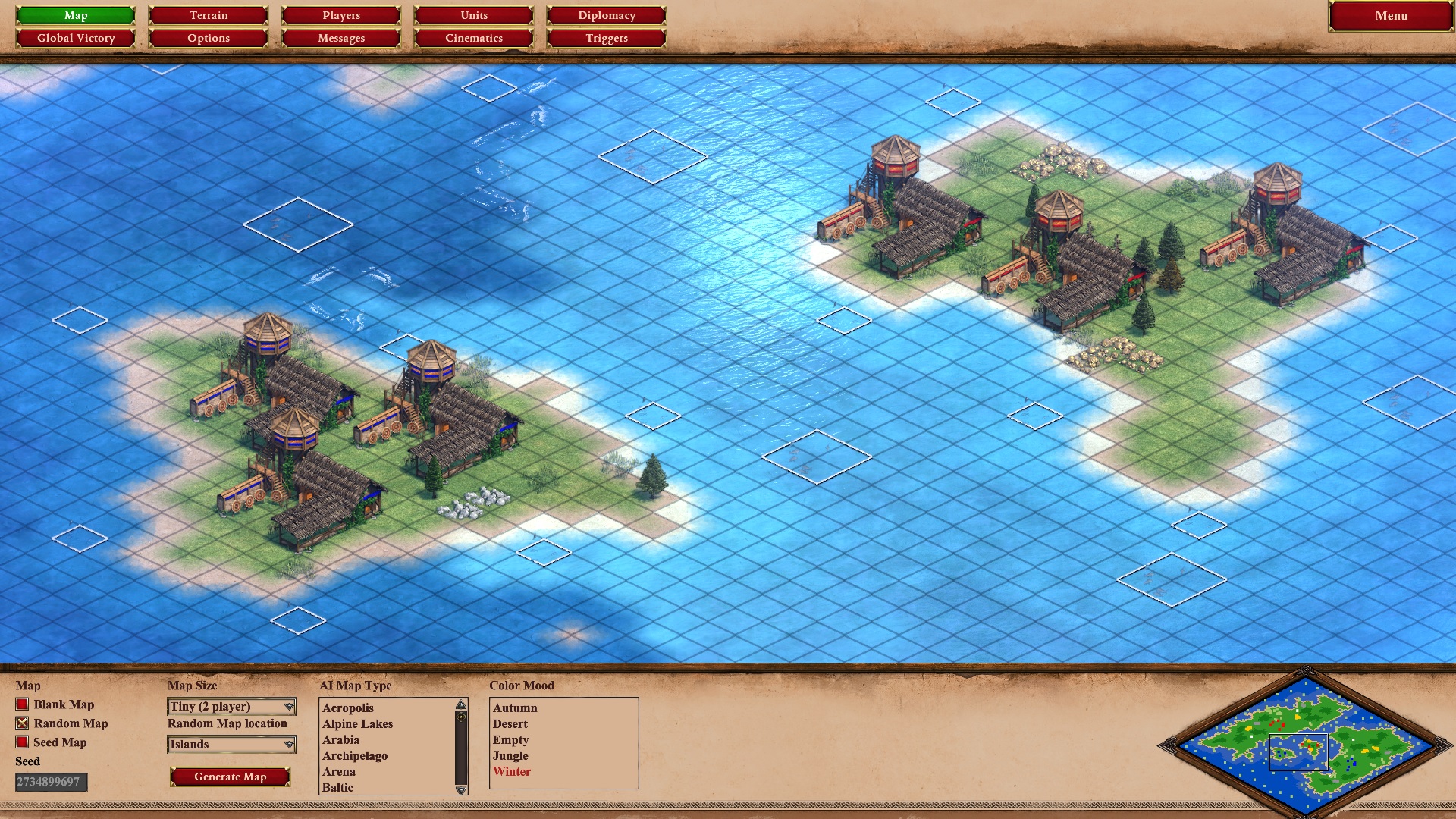This screenshot has width=1456, height=819.
Task: Open the Map Size dropdown
Action: tap(231, 706)
